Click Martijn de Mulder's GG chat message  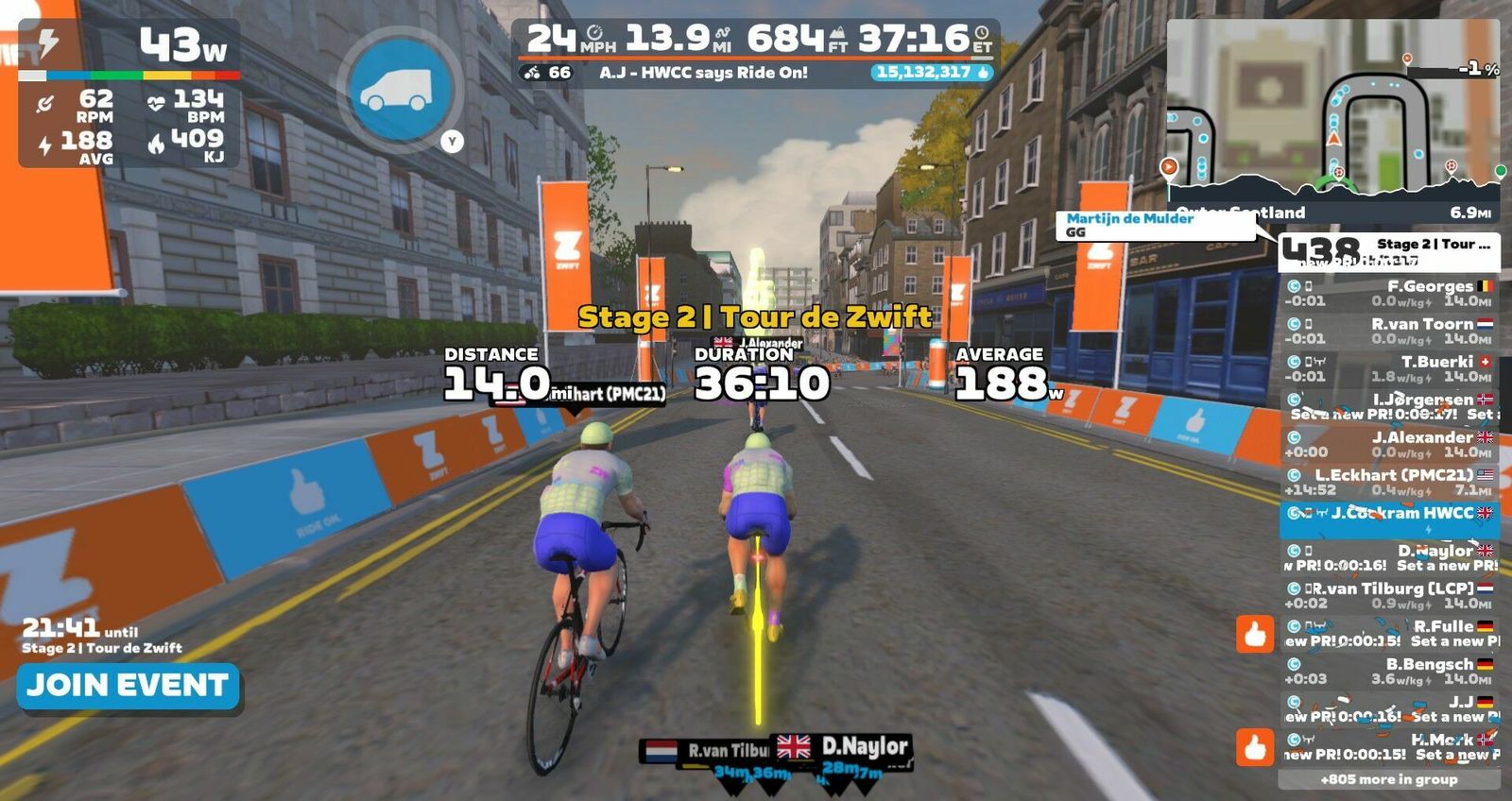tap(1153, 225)
